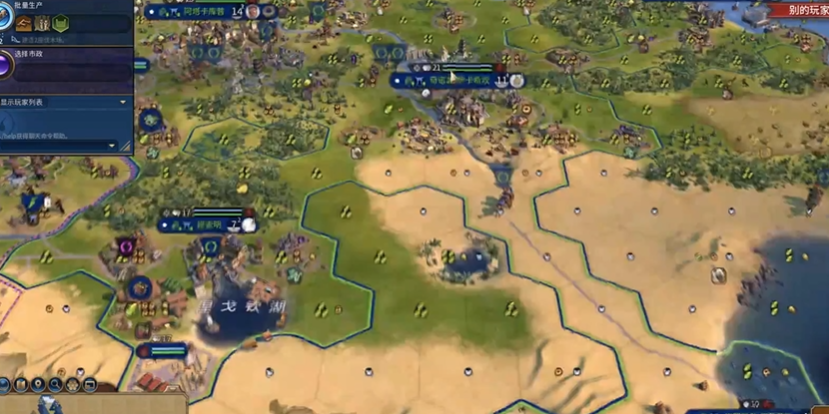Click the minimap at the bottom-left
Screen dimensions: 829x414
click(50, 405)
